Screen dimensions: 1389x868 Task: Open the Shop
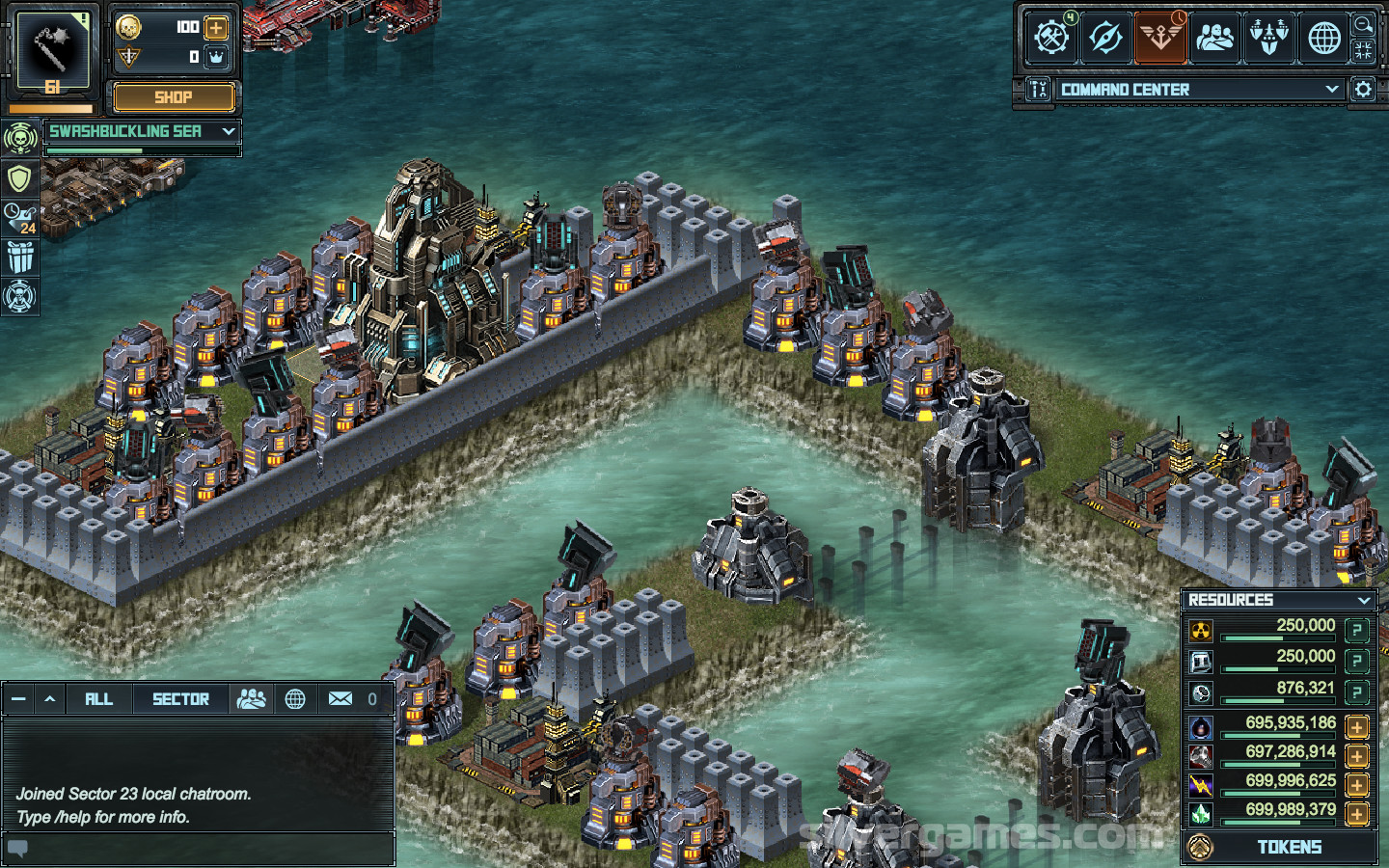[174, 97]
